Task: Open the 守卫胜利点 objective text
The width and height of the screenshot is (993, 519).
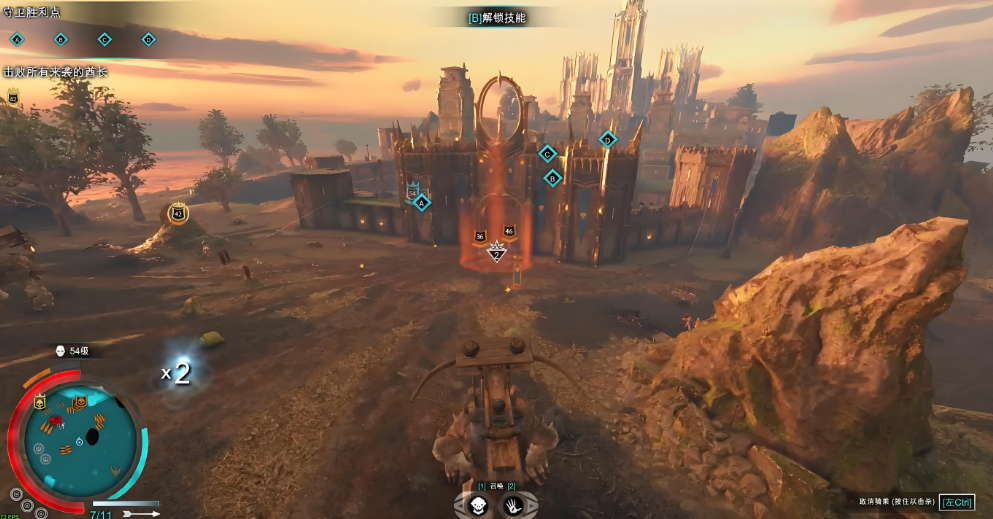Action: click(x=33, y=12)
